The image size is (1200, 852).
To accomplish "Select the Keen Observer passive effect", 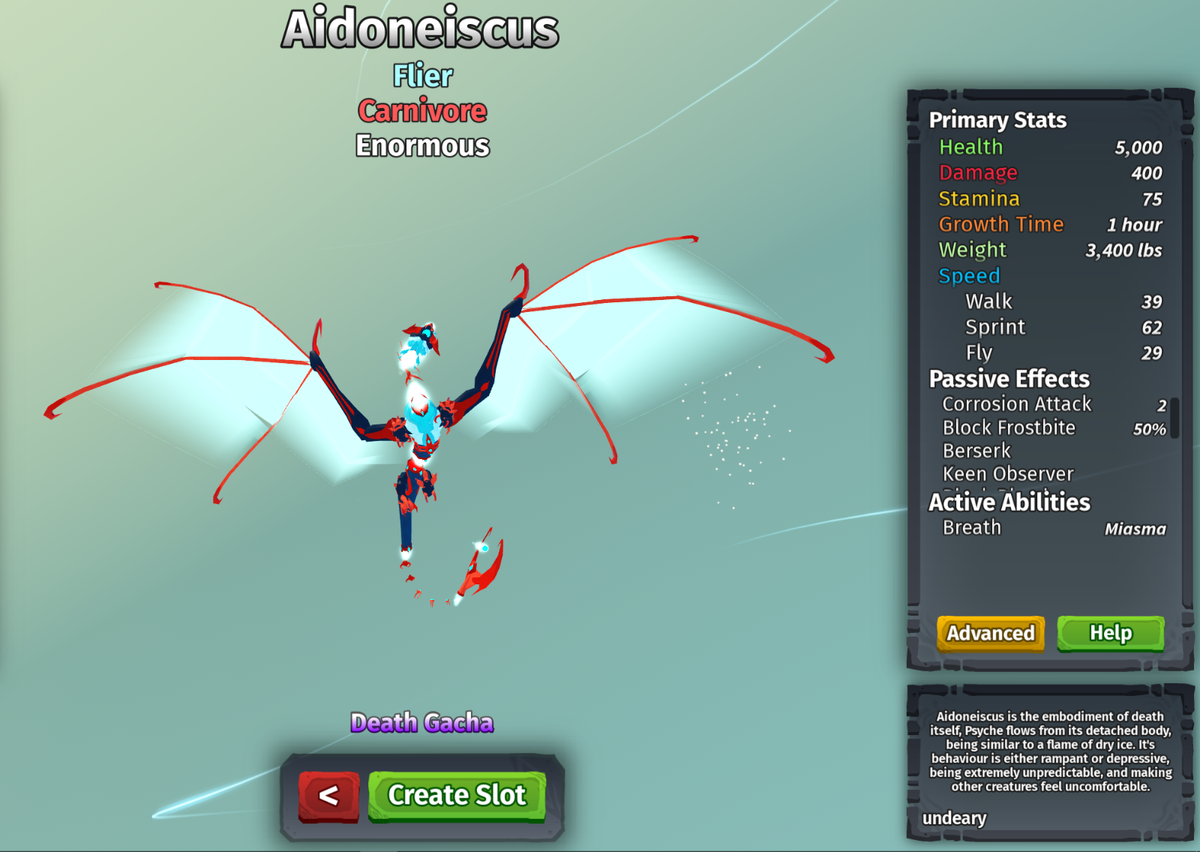I will point(1008,474).
